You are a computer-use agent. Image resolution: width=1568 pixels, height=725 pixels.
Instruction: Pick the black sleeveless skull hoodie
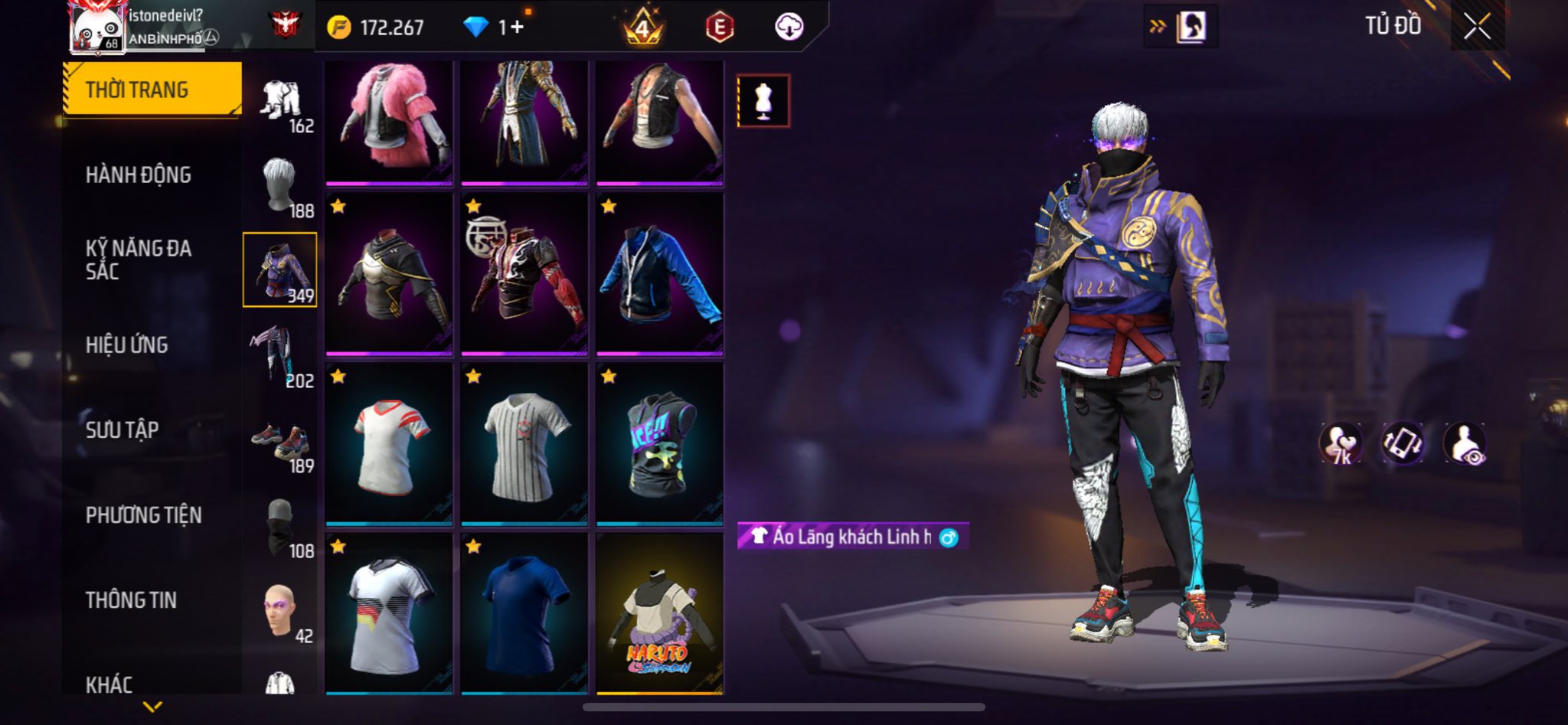pyautogui.click(x=659, y=444)
